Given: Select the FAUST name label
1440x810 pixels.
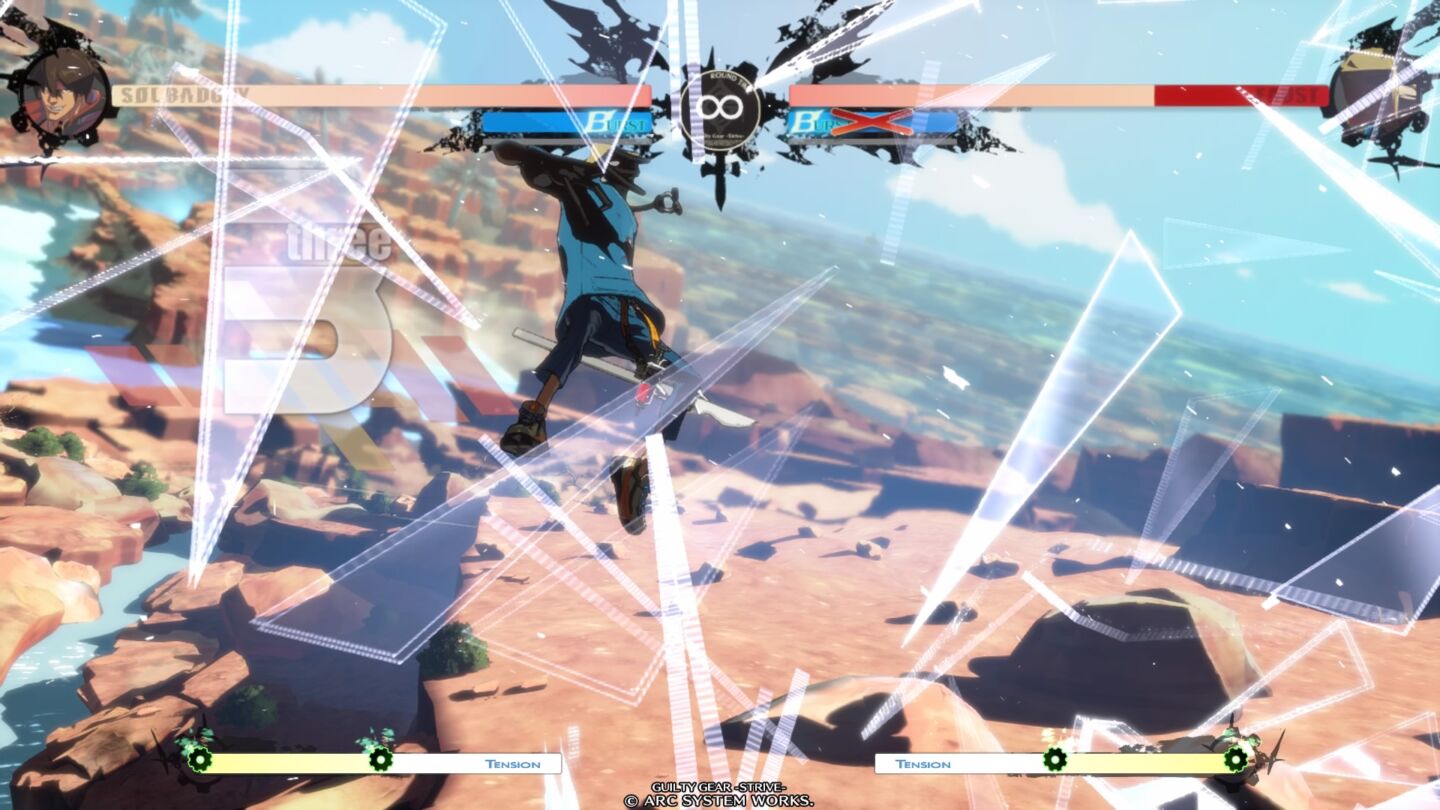Looking at the screenshot, I should [x=1288, y=95].
